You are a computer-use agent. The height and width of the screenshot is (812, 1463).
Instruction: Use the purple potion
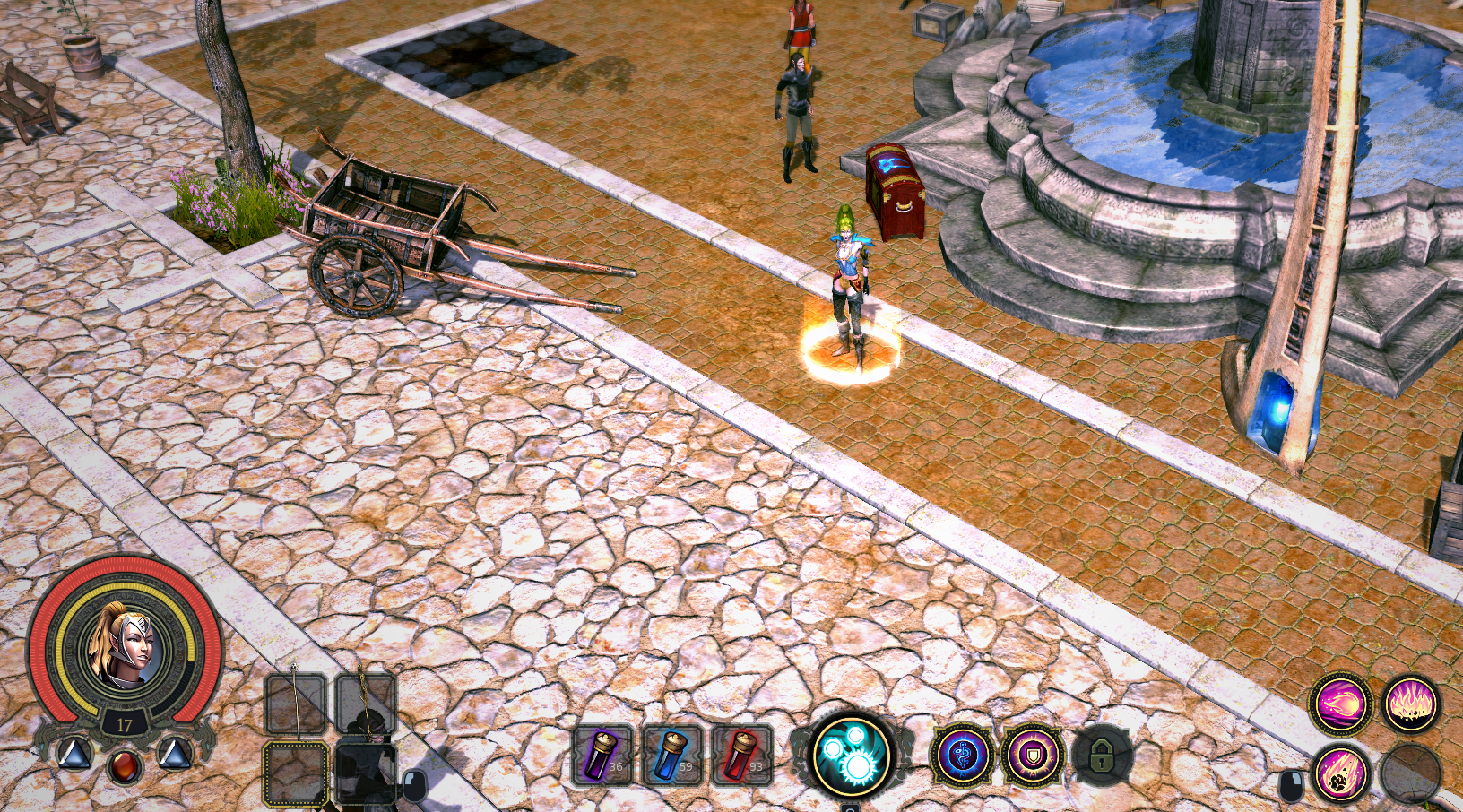coord(602,755)
